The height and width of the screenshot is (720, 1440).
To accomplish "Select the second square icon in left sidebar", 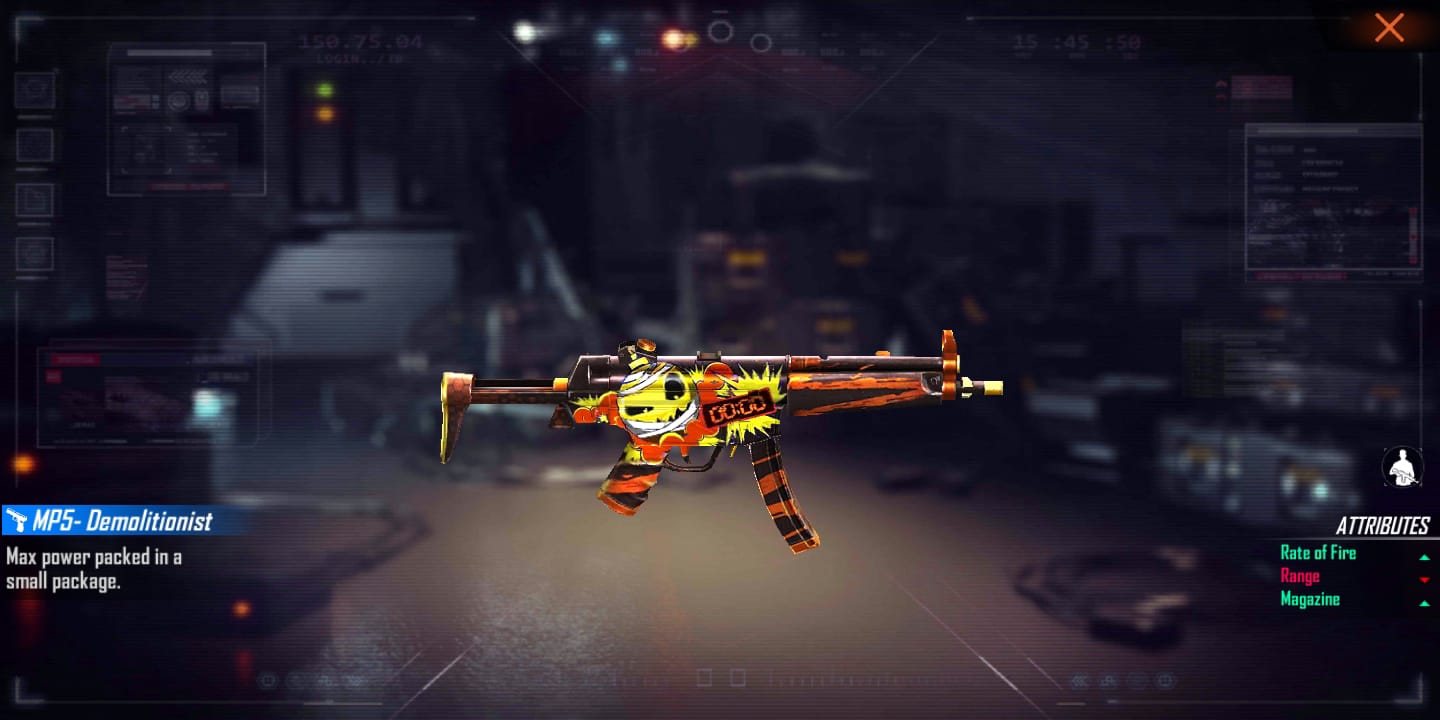I will click(32, 144).
